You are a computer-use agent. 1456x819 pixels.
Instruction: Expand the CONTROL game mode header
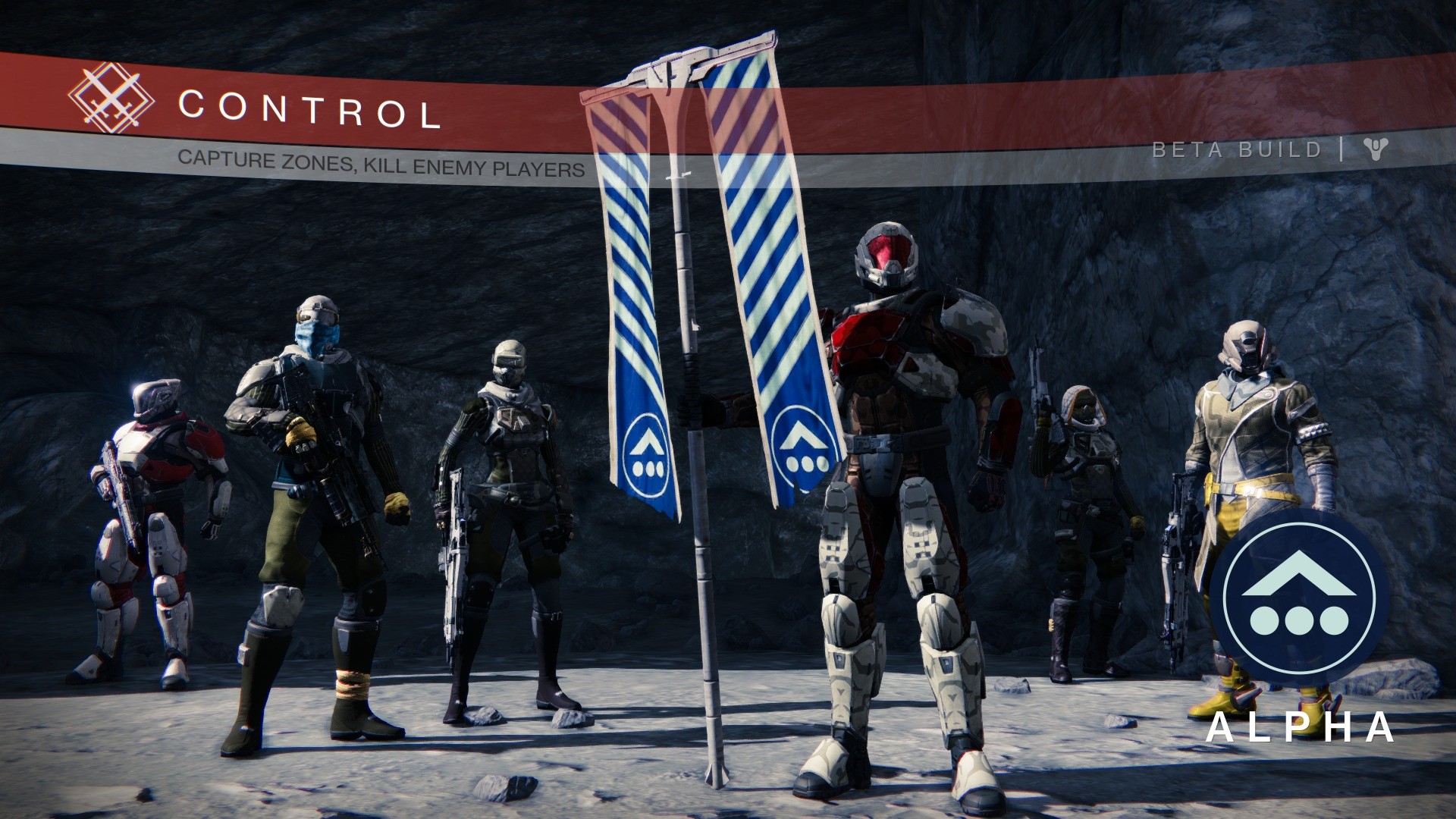click(x=311, y=110)
